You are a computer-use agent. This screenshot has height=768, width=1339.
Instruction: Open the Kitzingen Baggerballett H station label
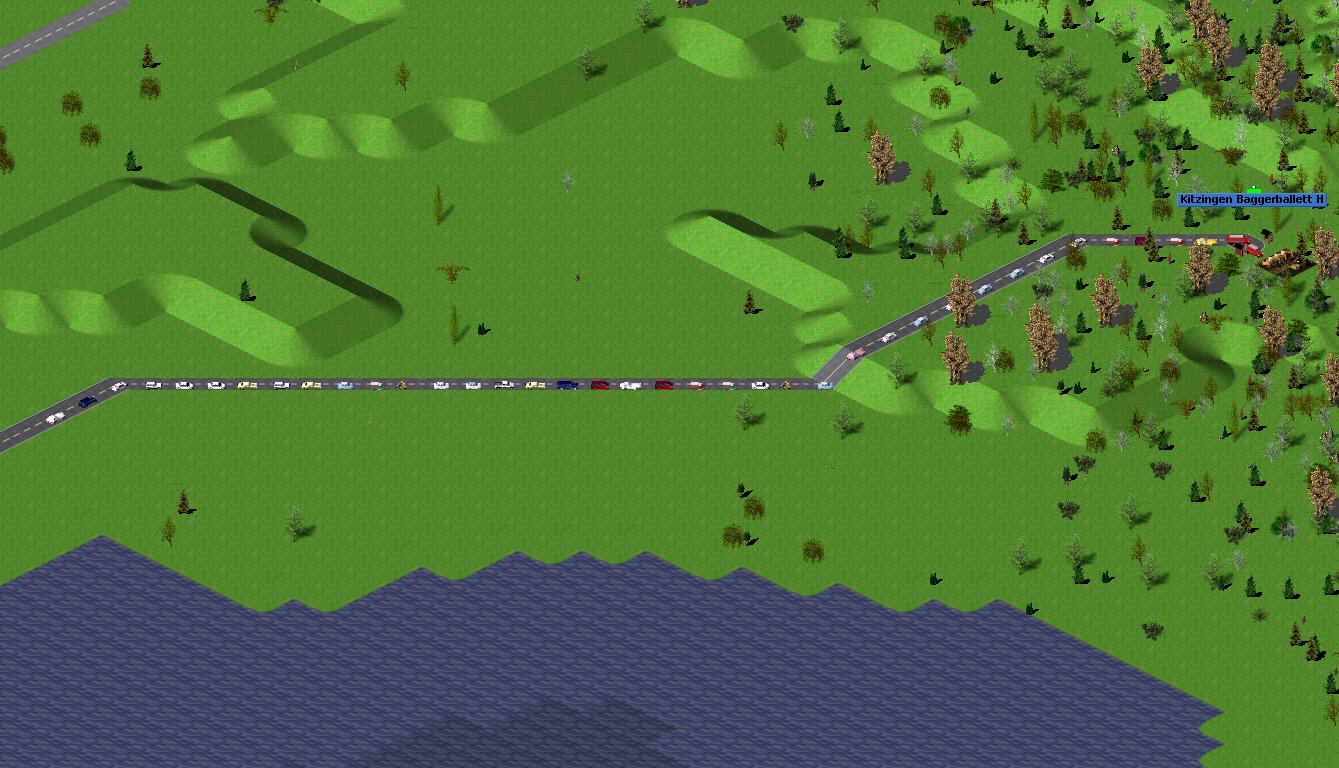click(x=1251, y=200)
